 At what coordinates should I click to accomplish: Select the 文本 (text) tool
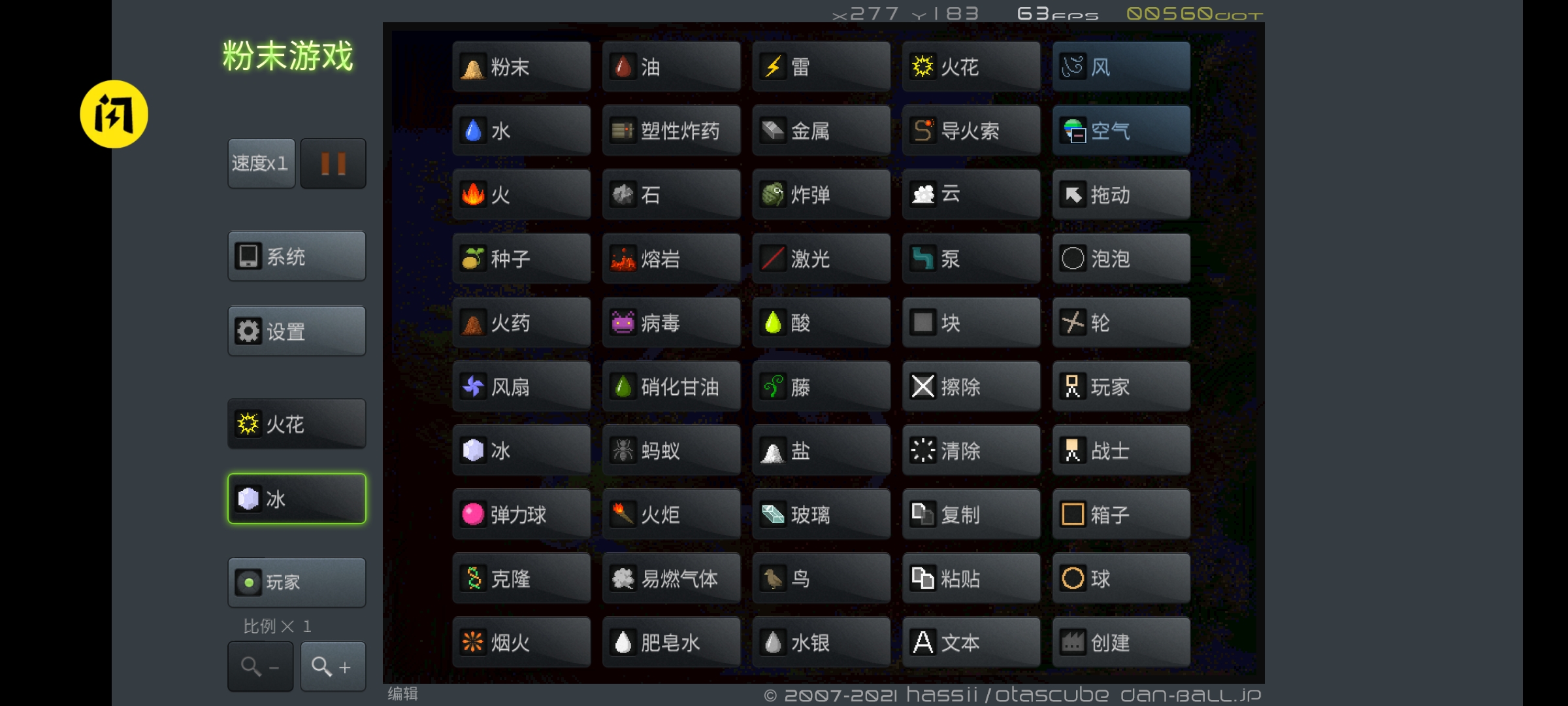pyautogui.click(x=972, y=642)
